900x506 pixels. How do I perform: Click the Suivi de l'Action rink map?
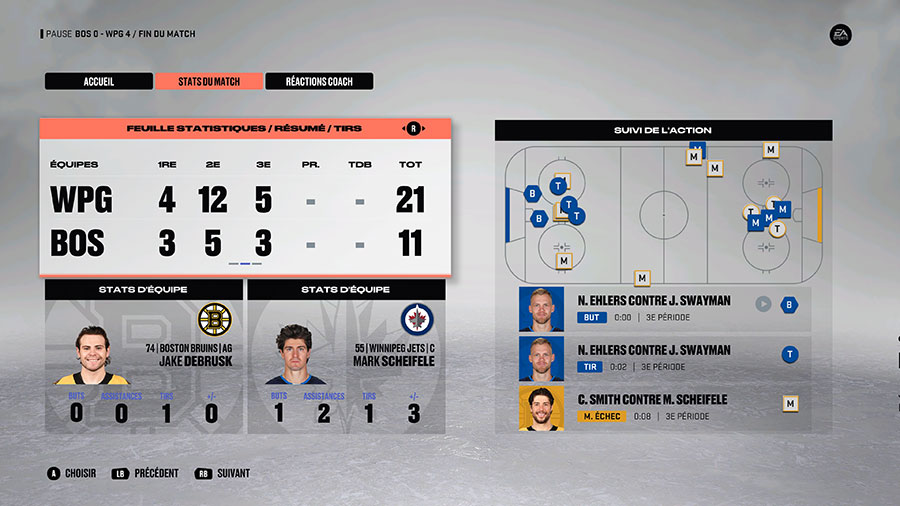pos(663,213)
